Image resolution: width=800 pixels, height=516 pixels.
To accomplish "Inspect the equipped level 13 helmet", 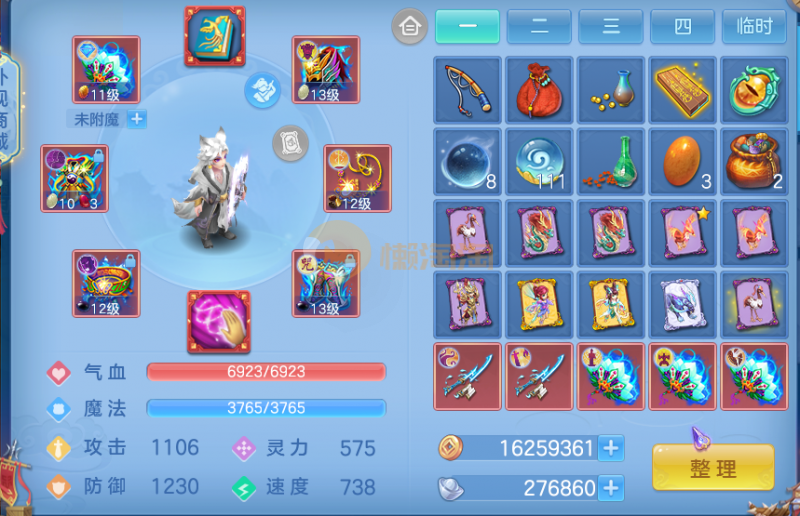I will (325, 70).
